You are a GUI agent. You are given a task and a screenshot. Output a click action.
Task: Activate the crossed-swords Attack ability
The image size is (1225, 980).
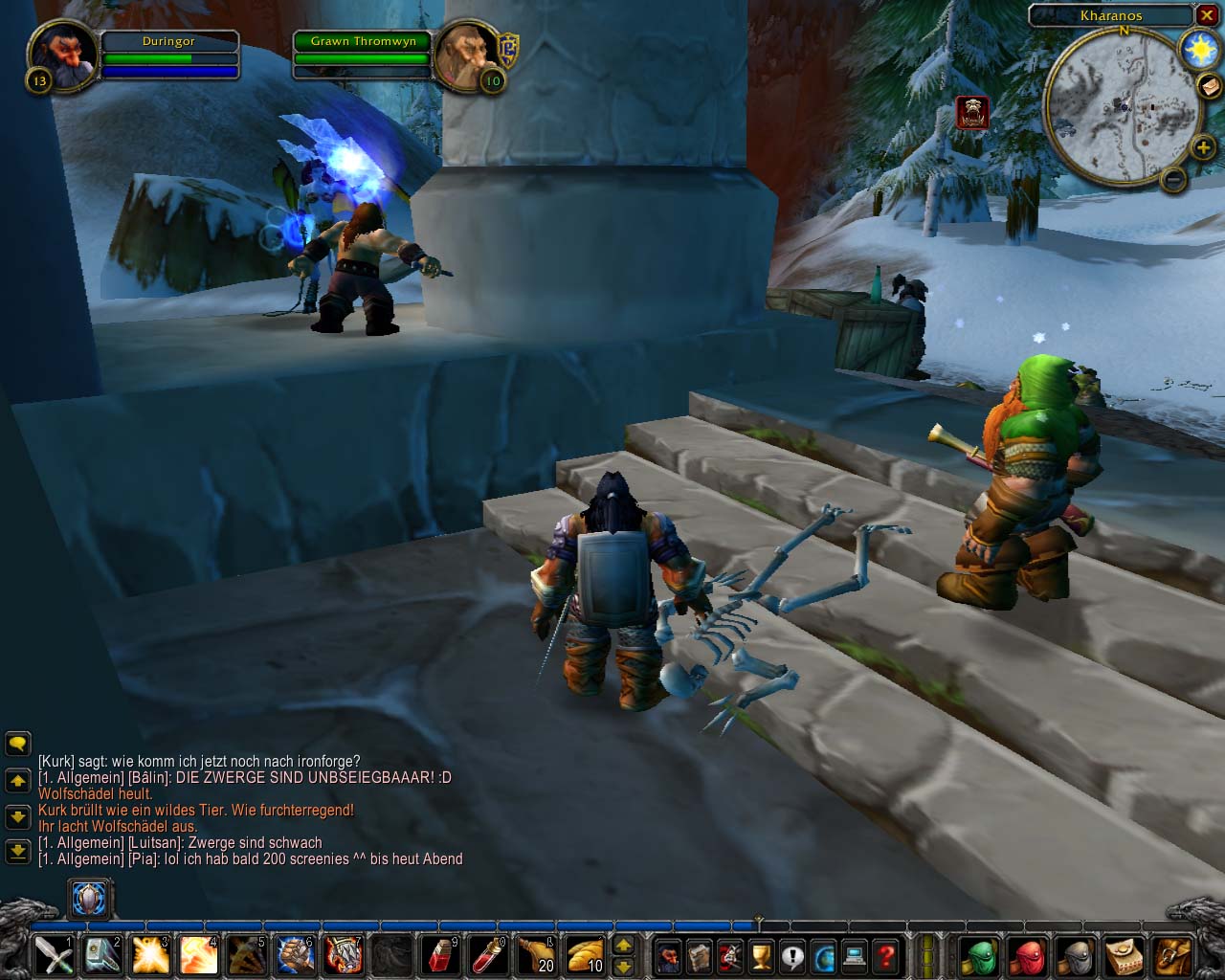pyautogui.click(x=54, y=955)
